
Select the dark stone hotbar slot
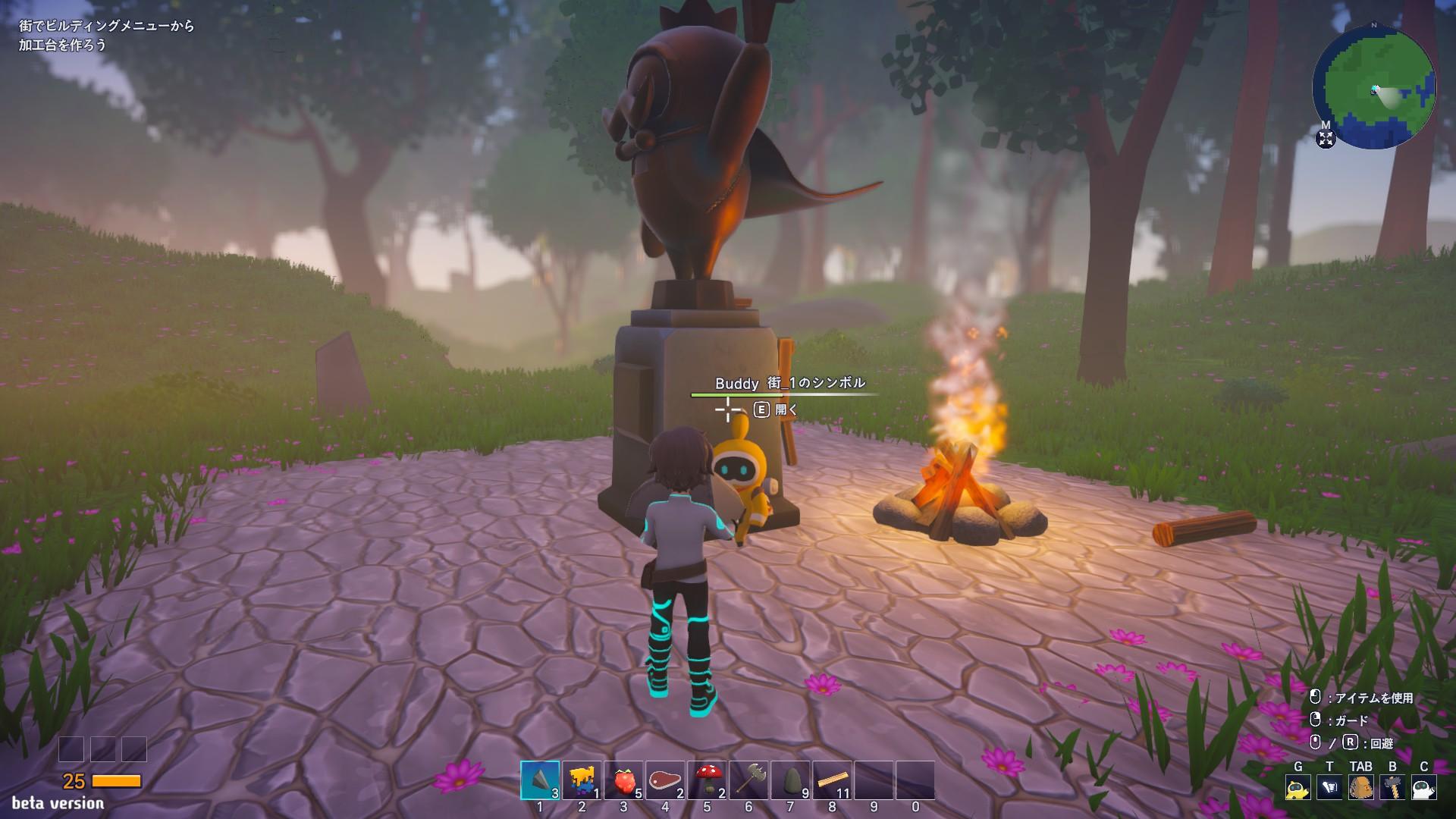point(790,780)
